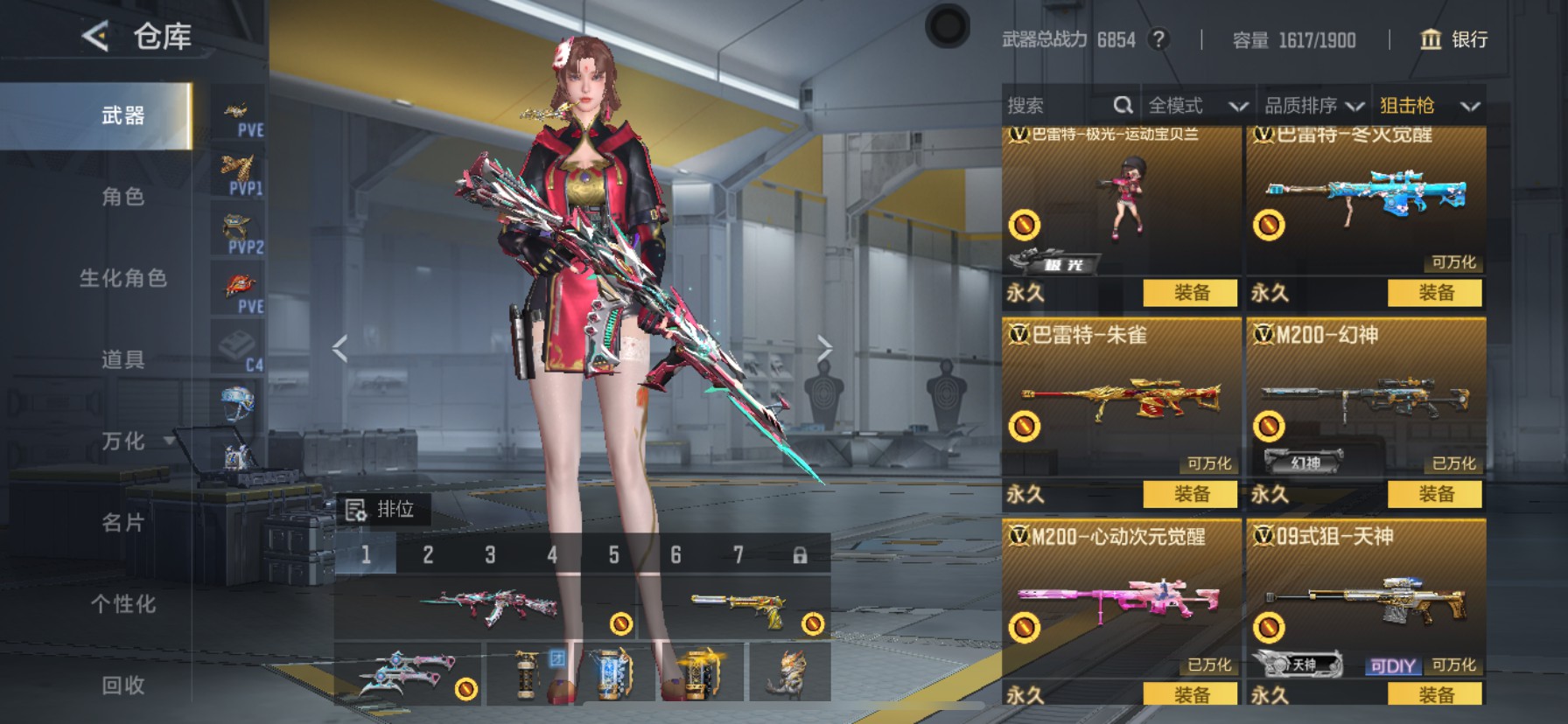Open the 排位 ranked loadout button
This screenshot has height=724, width=1568.
tap(381, 510)
